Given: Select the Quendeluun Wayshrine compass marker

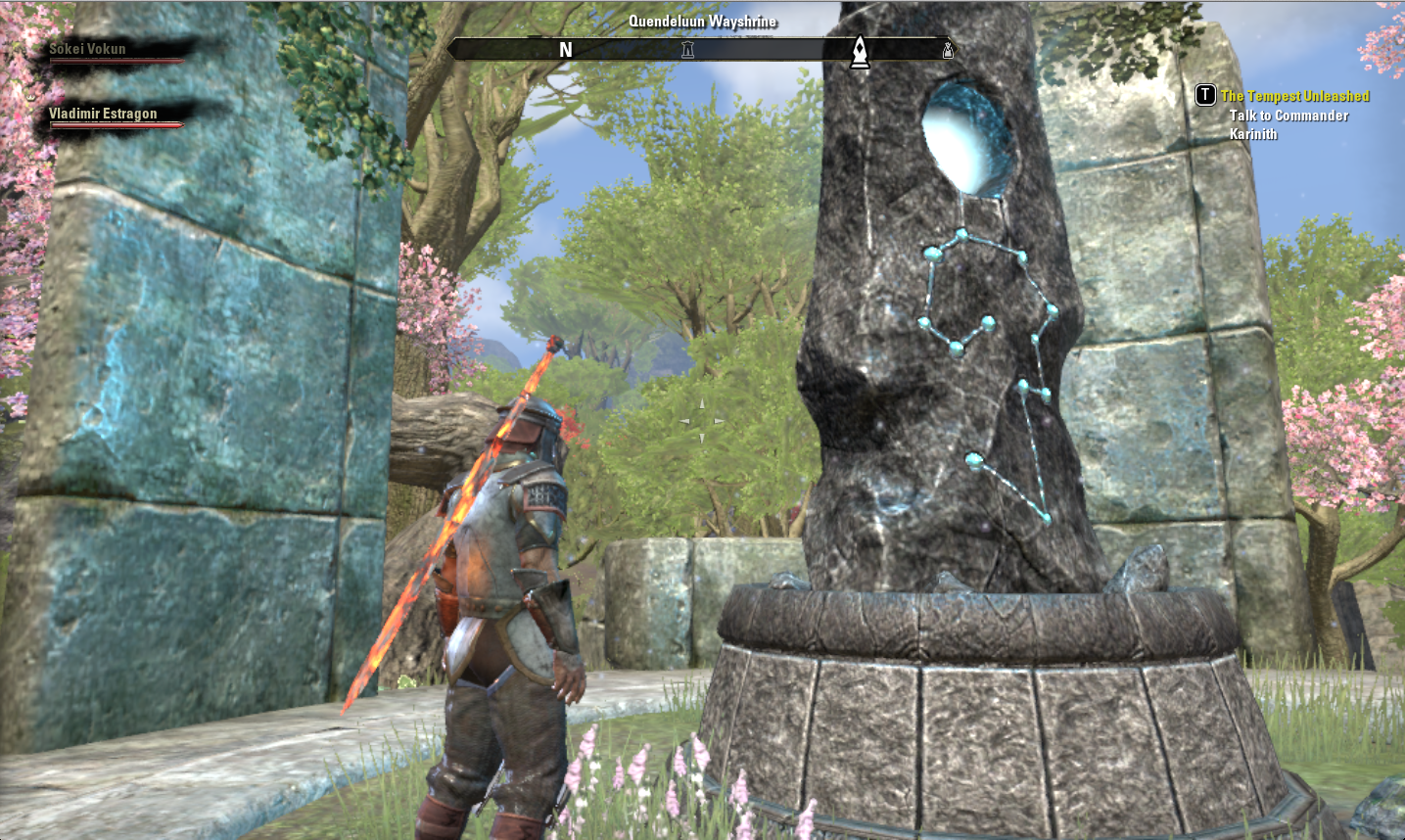Looking at the screenshot, I should tap(860, 52).
